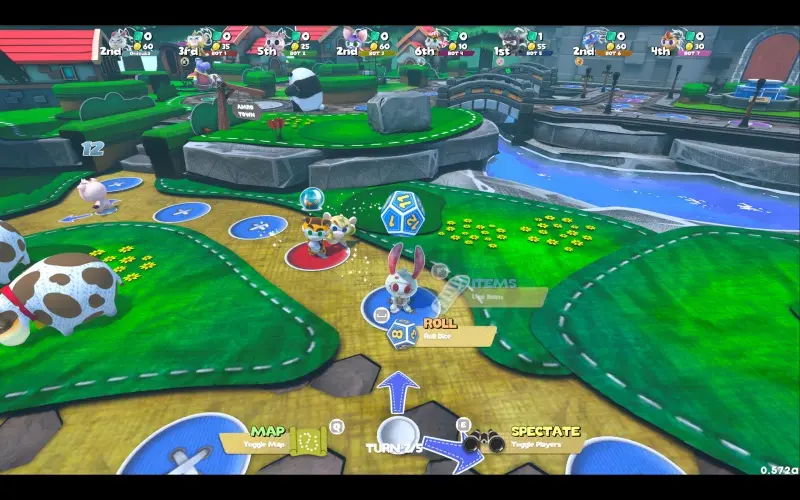
Task: Select the BOT 1 player panel
Action: pos(205,42)
